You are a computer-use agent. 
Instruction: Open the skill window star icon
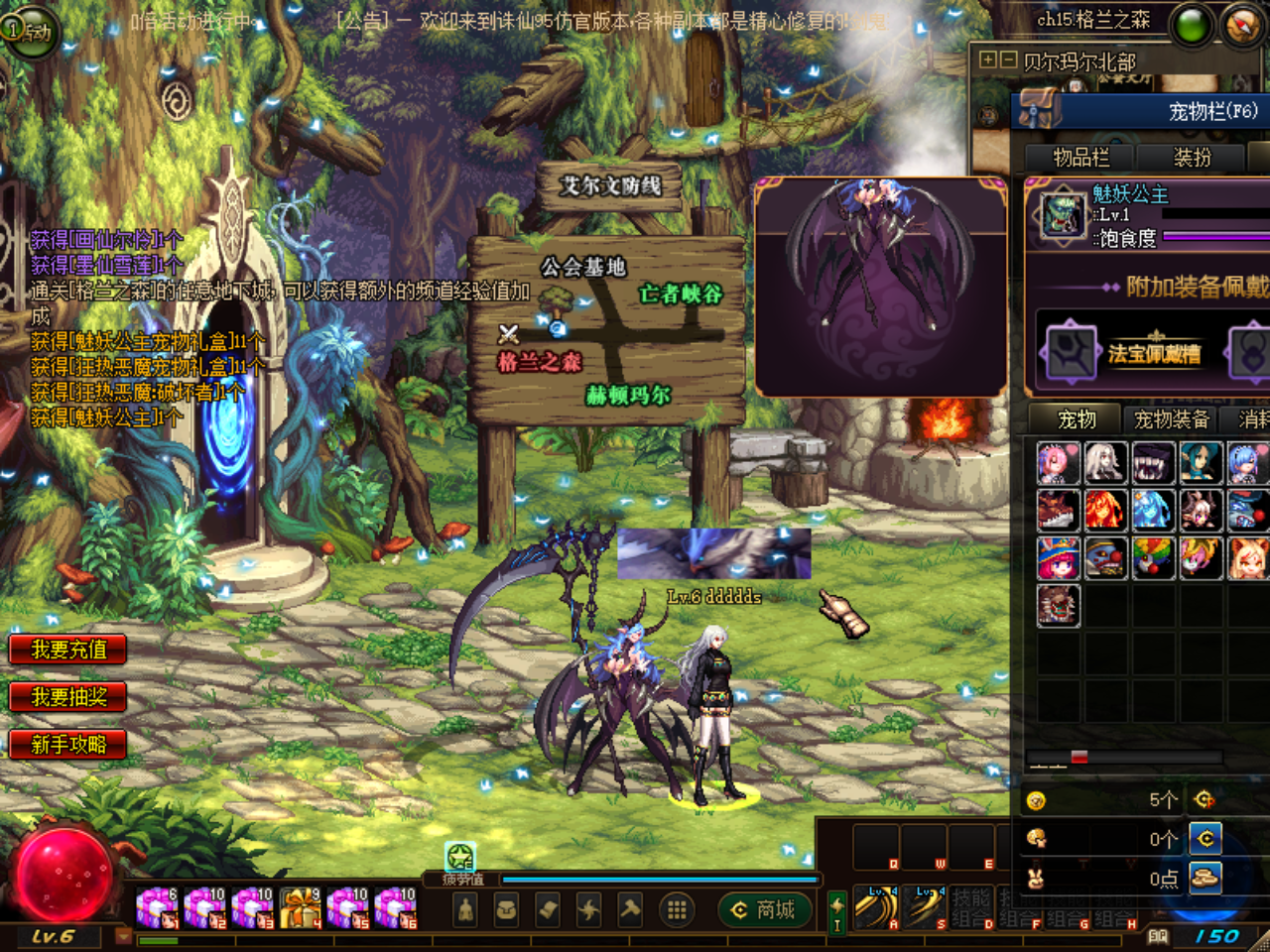[588, 907]
